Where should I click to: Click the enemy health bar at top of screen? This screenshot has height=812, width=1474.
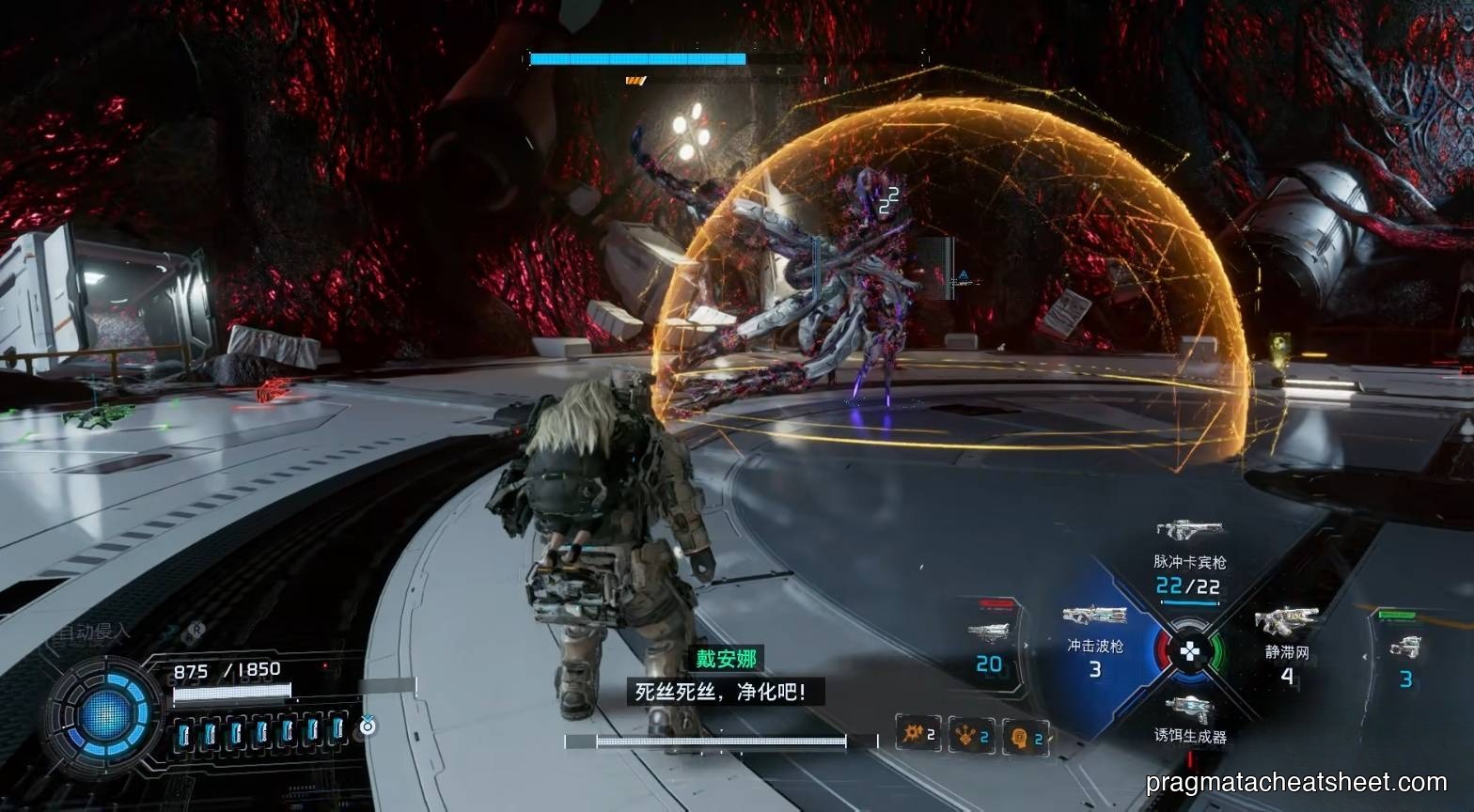(x=639, y=57)
